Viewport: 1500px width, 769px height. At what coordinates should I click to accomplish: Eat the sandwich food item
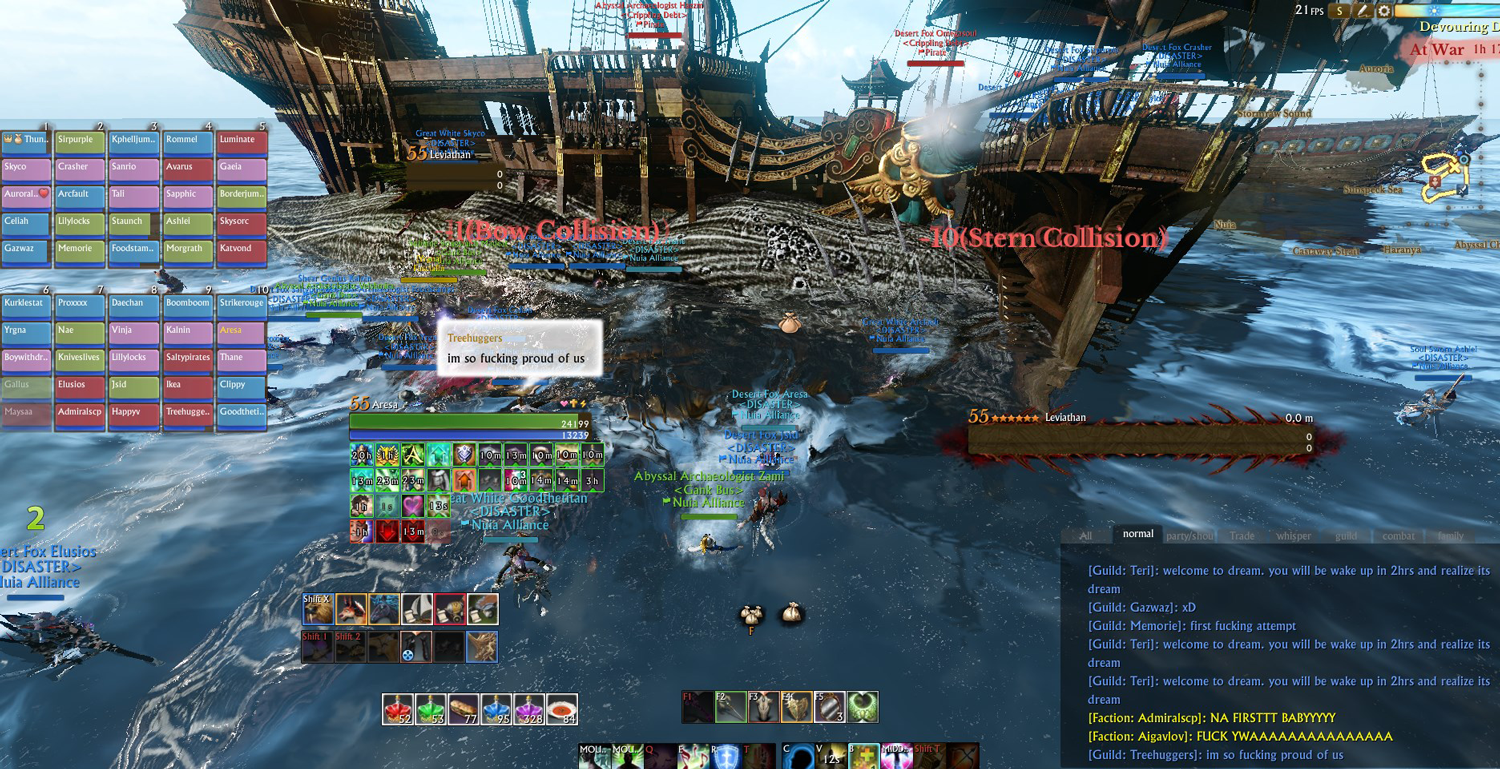(x=463, y=708)
